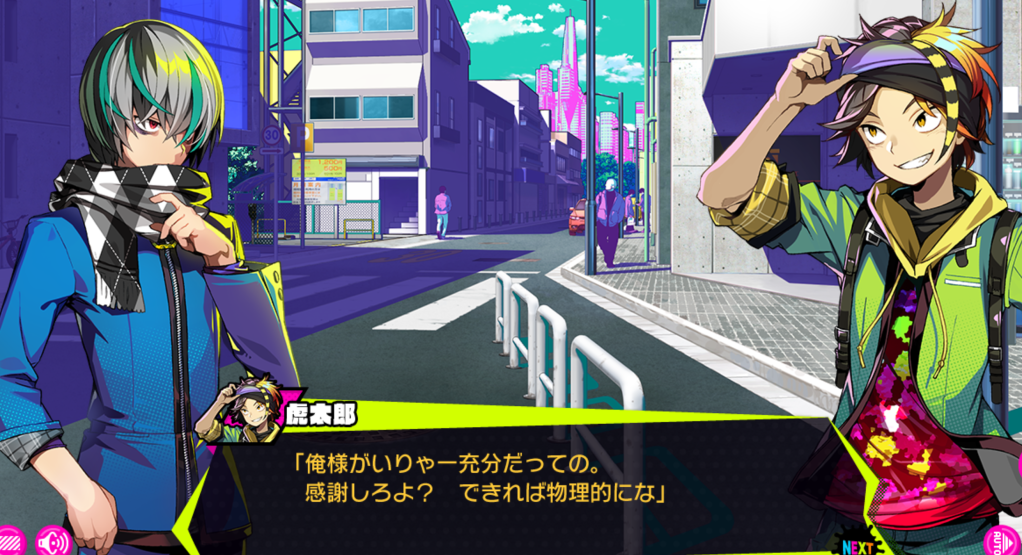This screenshot has height=555, width=1022.
Task: Advance dialogue with the NEXT button
Action: tap(858, 546)
